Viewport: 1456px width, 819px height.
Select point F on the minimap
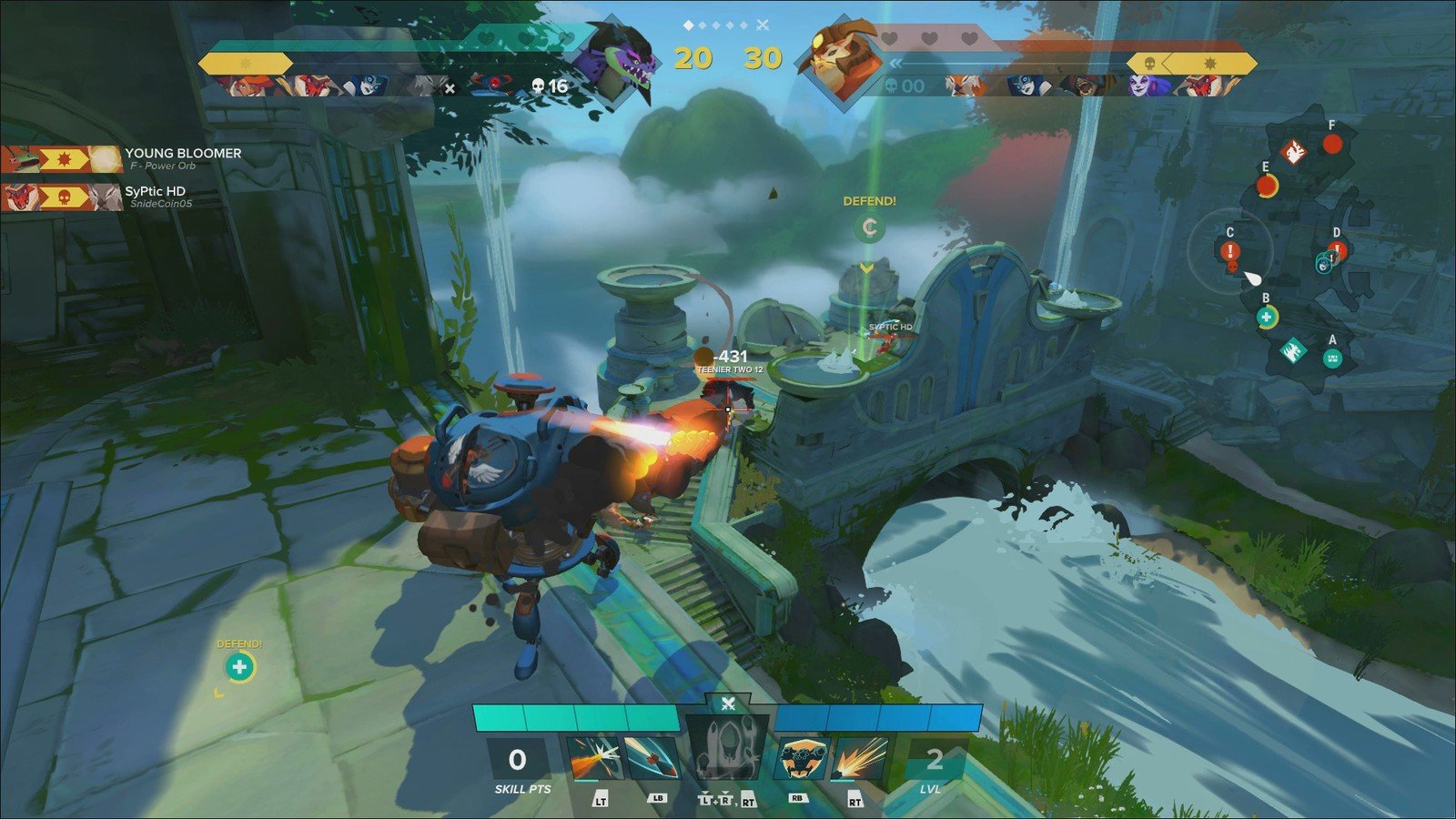tap(1332, 144)
